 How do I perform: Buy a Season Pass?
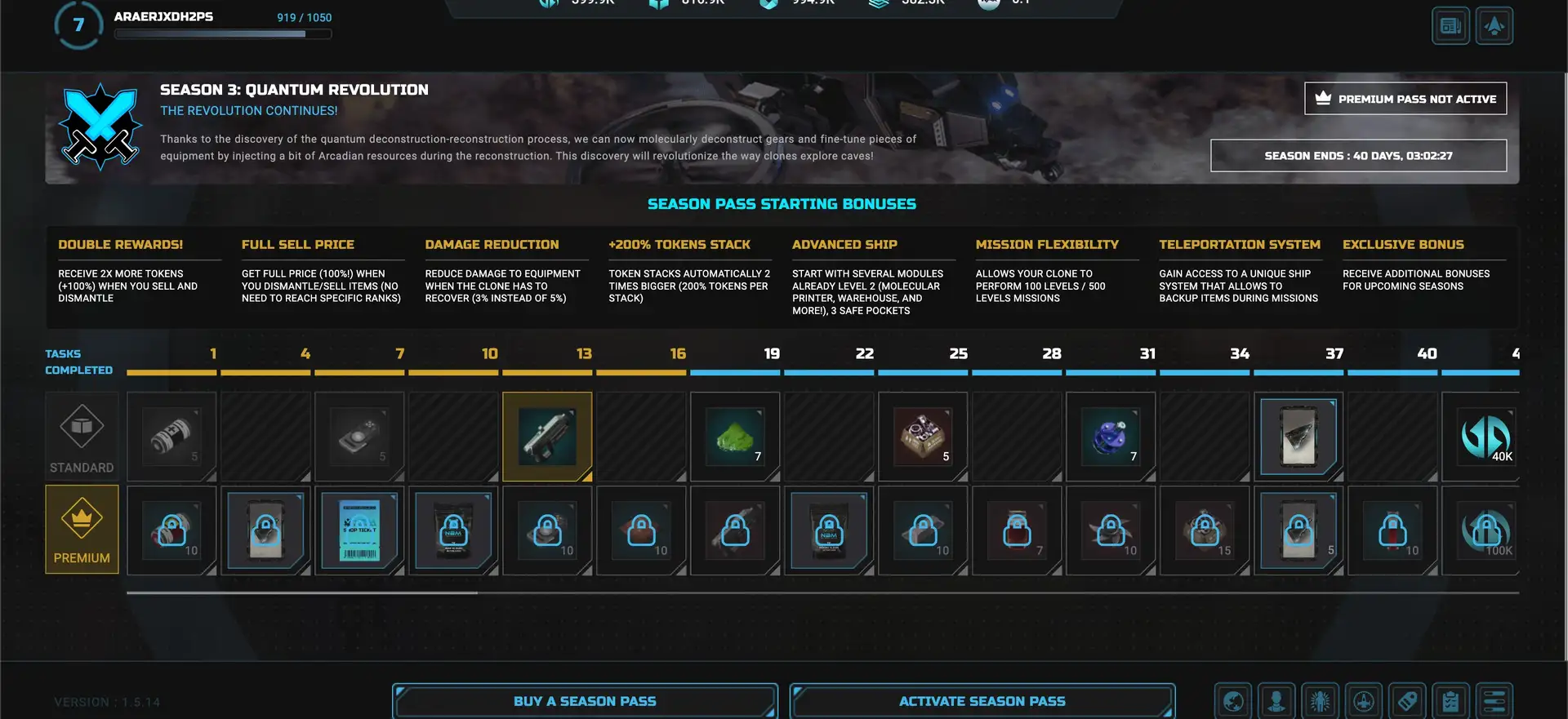click(x=584, y=701)
